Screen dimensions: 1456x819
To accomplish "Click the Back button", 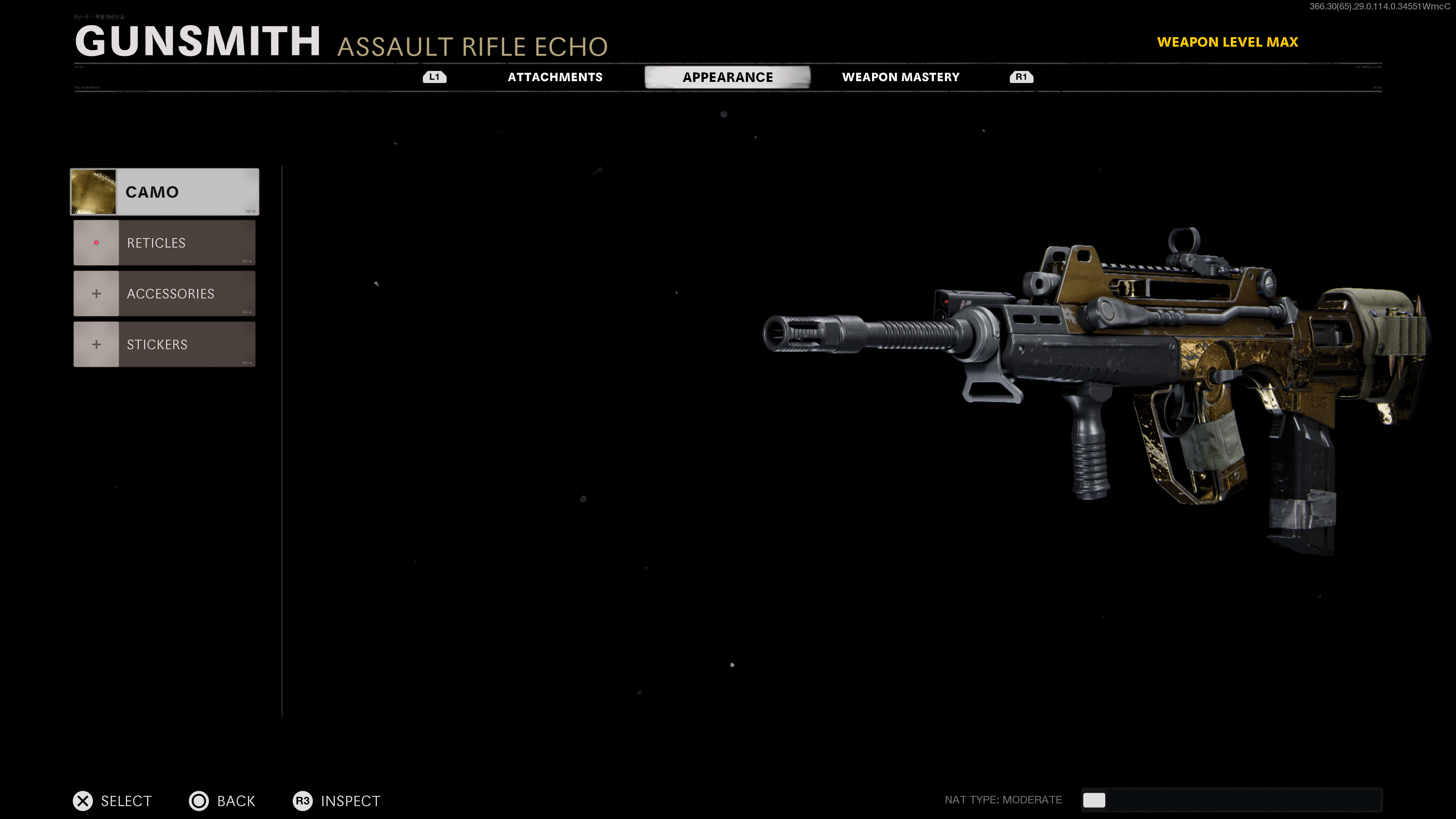I will point(222,800).
